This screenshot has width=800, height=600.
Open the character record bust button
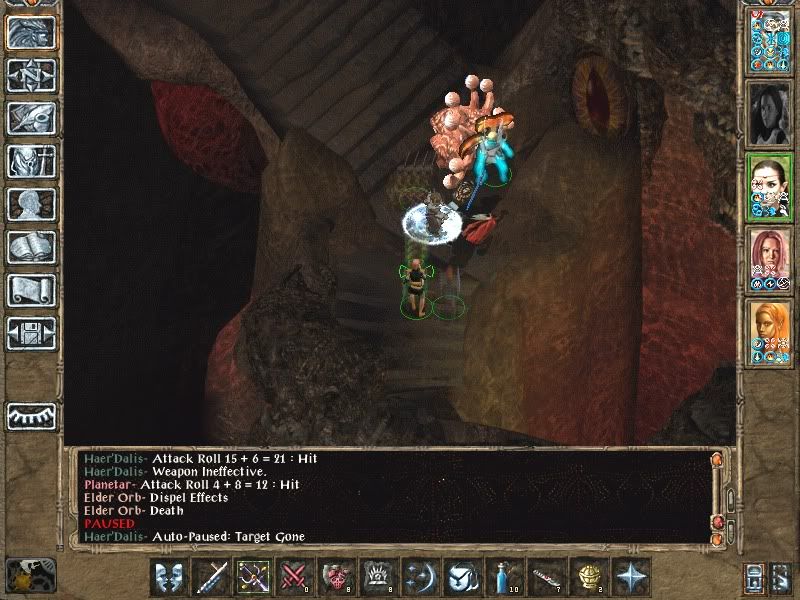(30, 204)
